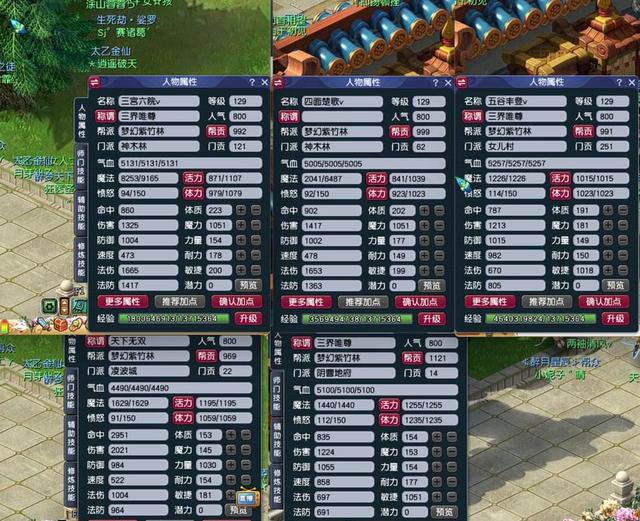Close the 四面楚歌v attributes panel

pyautogui.click(x=449, y=83)
